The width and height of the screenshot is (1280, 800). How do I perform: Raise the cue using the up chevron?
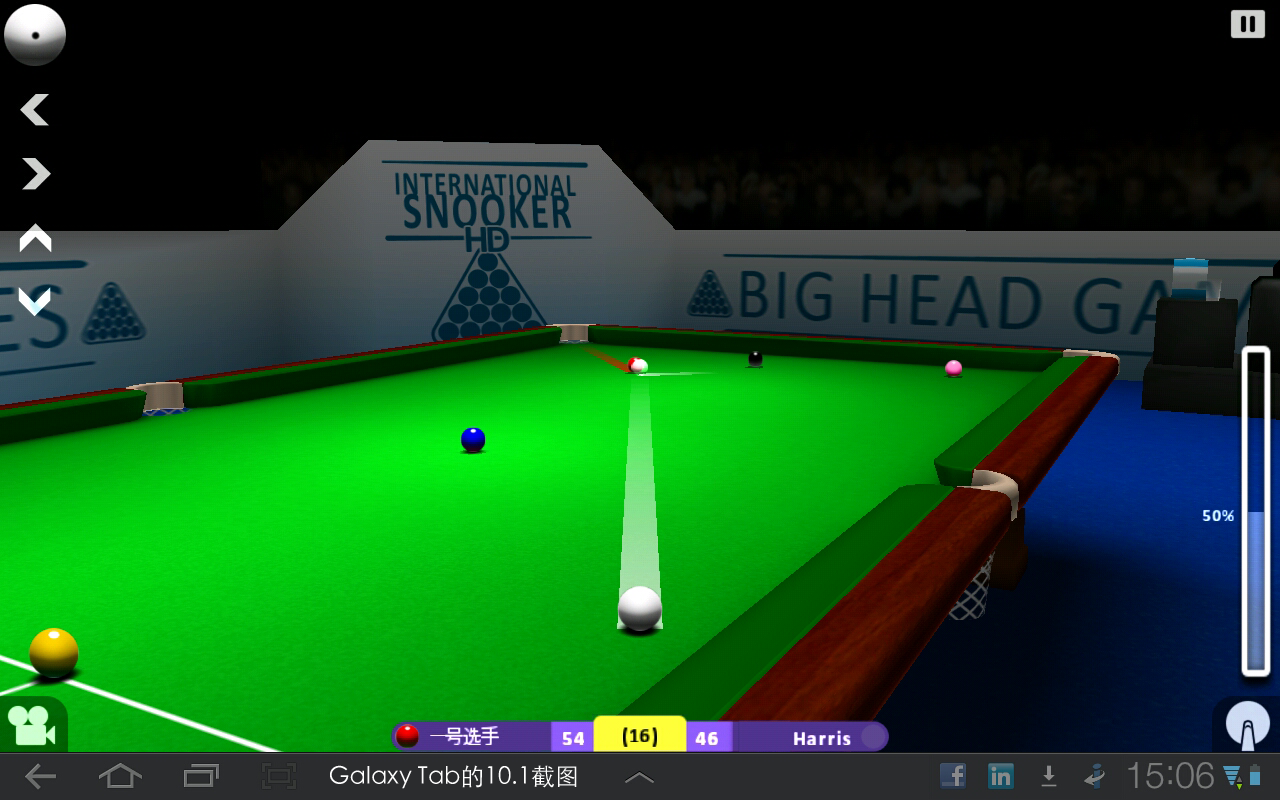coord(35,240)
